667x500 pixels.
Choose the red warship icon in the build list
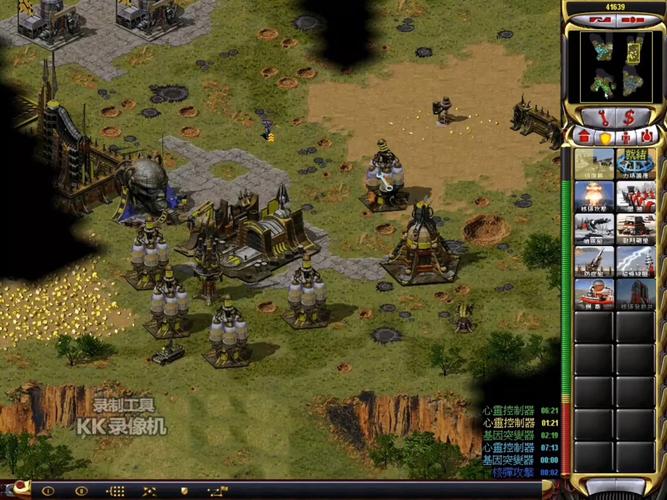click(x=594, y=292)
